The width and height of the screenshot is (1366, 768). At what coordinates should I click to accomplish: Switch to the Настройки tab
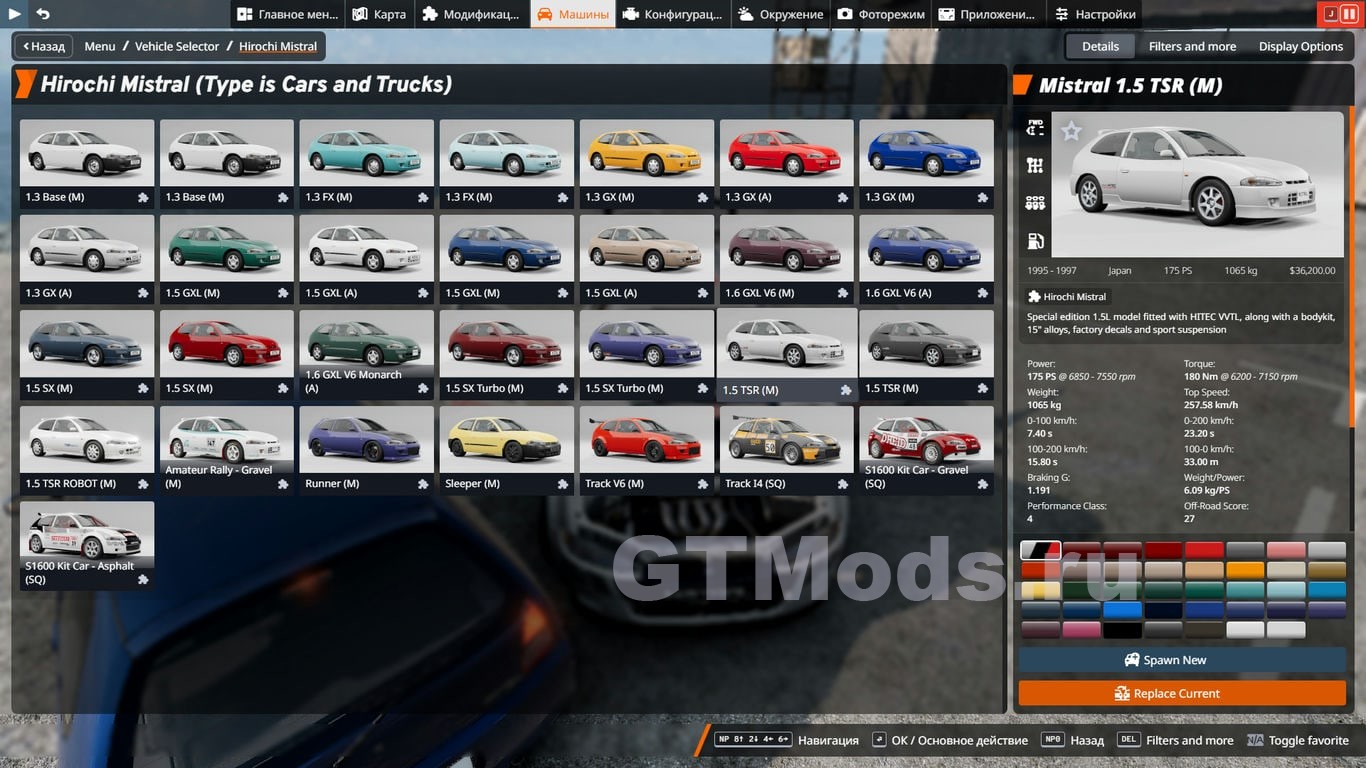pos(1094,14)
